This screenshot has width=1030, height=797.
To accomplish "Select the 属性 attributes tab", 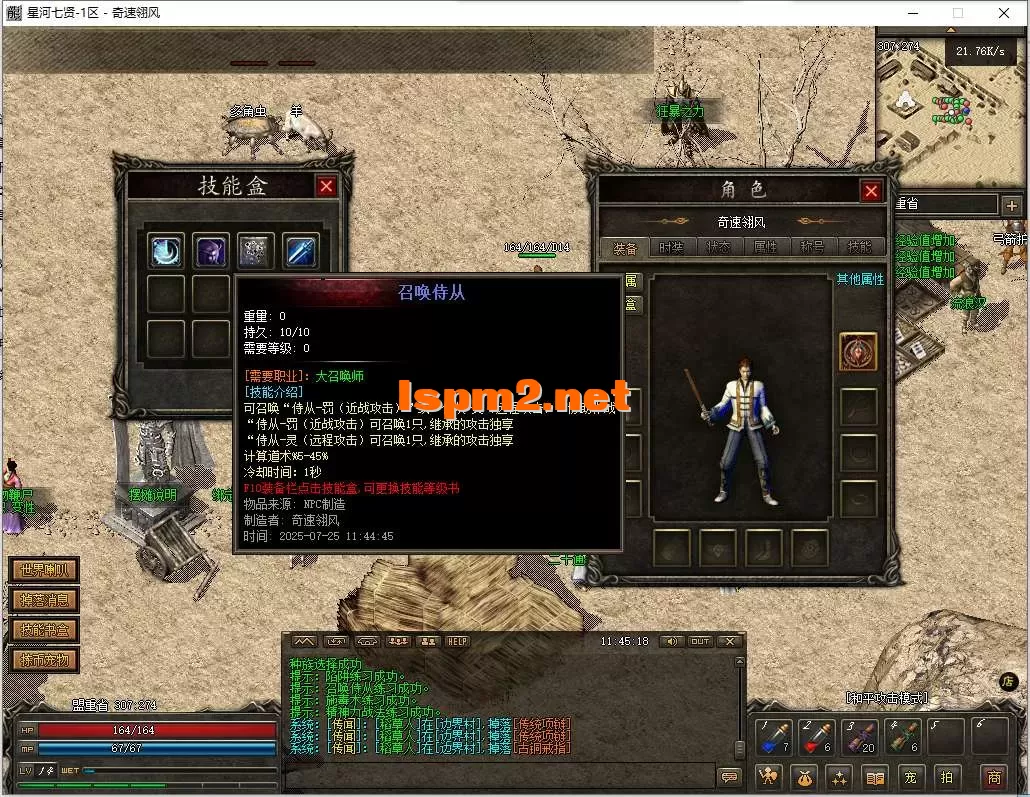I will (765, 247).
